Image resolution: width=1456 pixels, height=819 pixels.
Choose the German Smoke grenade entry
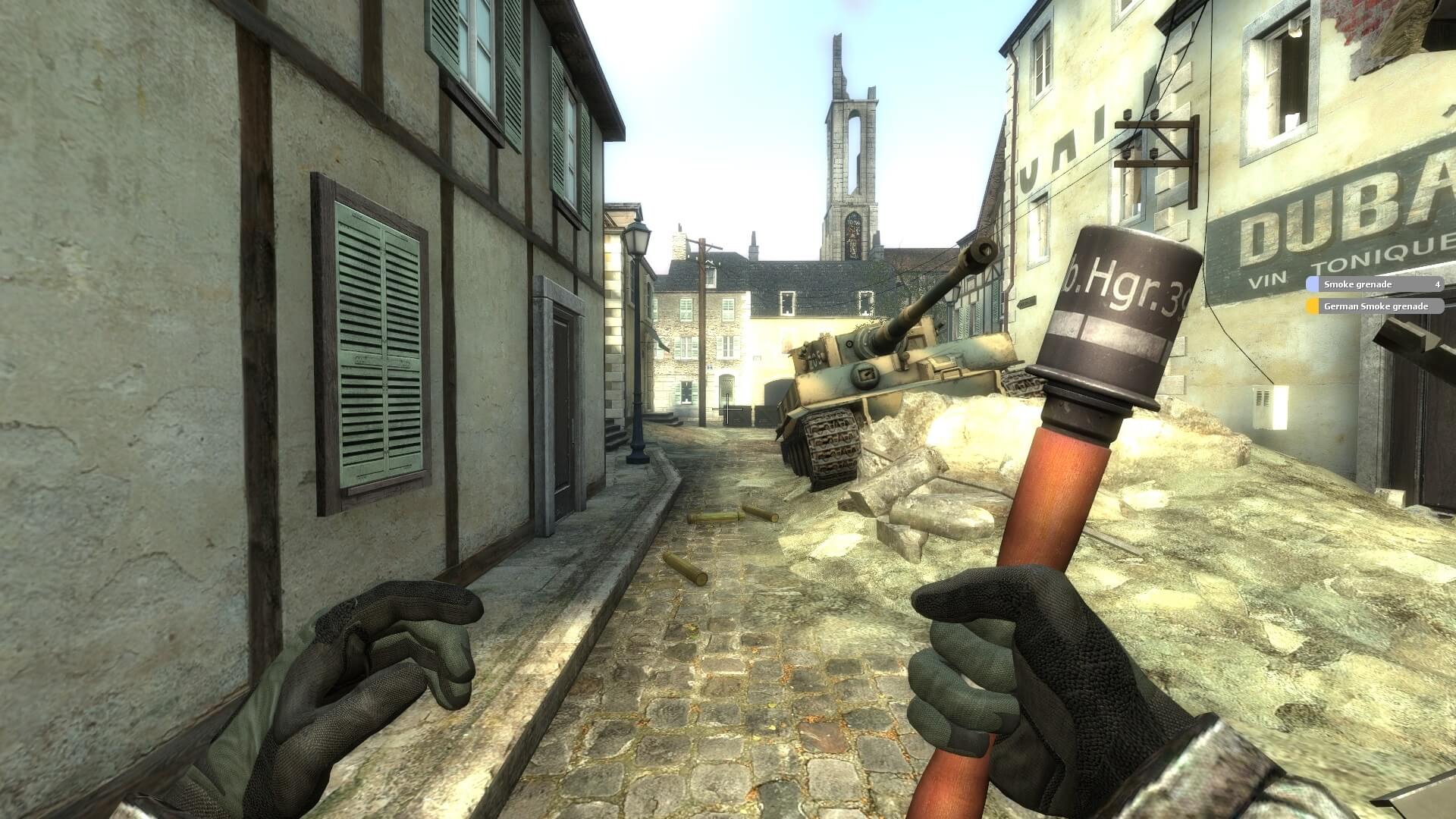(1373, 306)
